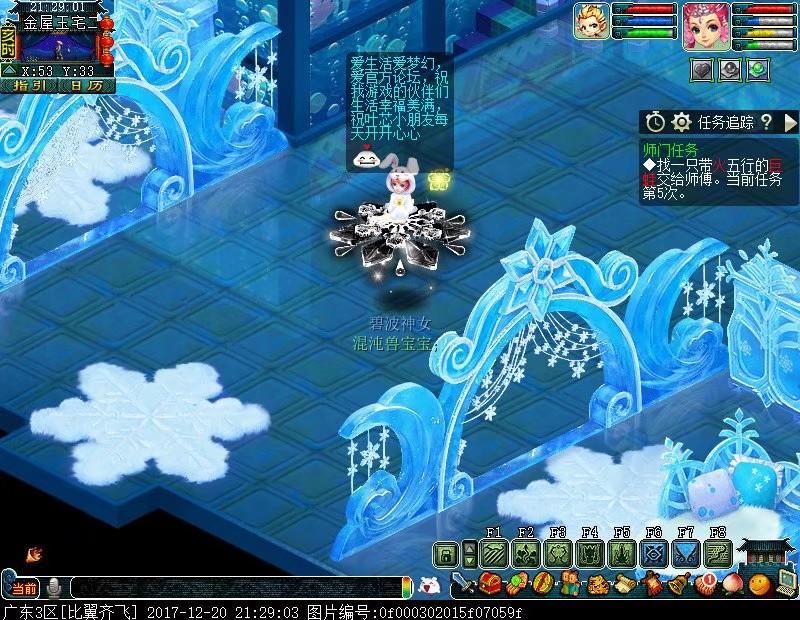The width and height of the screenshot is (800, 620).
Task: Select the 师门任务 quest entry
Action: click(x=670, y=149)
